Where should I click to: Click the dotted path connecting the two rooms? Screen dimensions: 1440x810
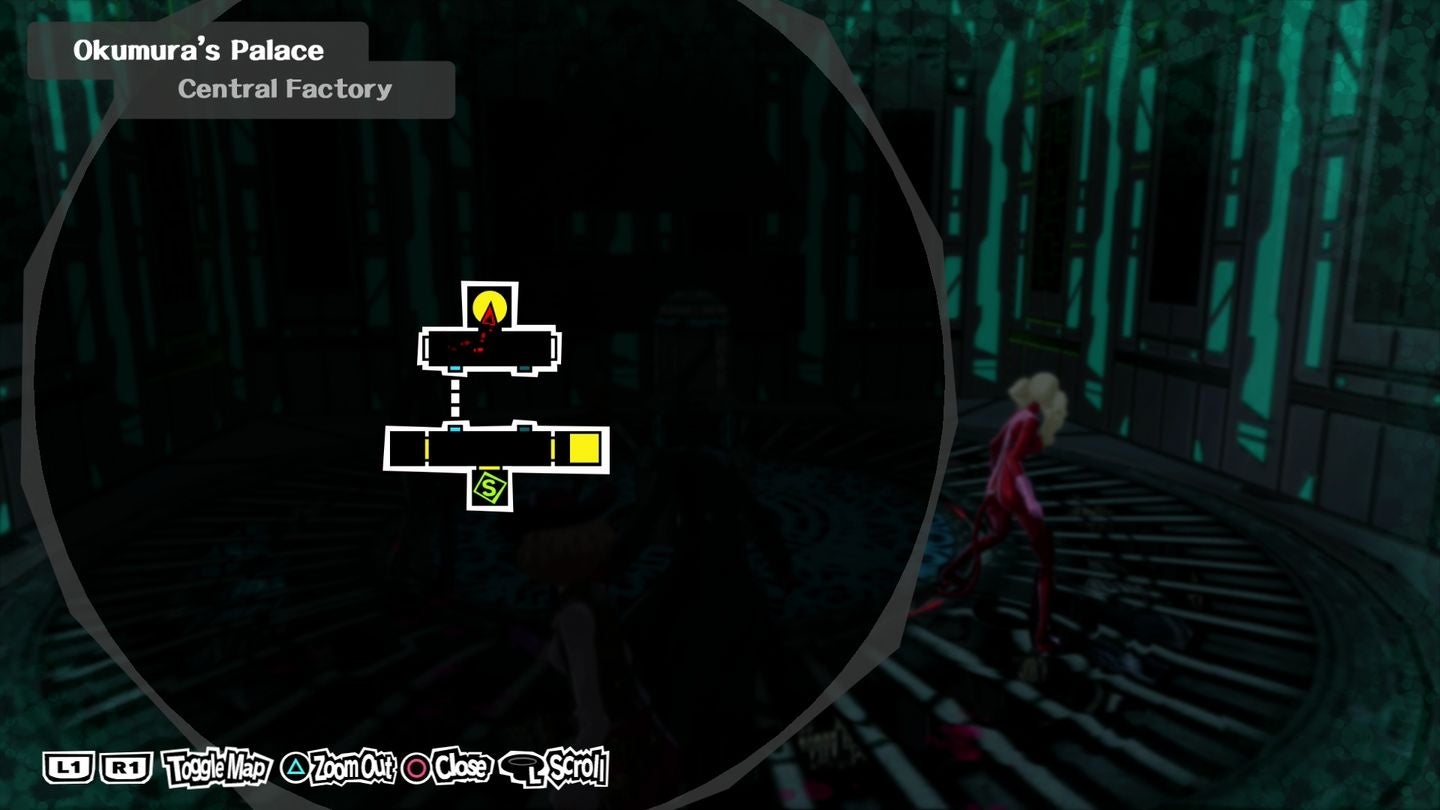click(455, 396)
